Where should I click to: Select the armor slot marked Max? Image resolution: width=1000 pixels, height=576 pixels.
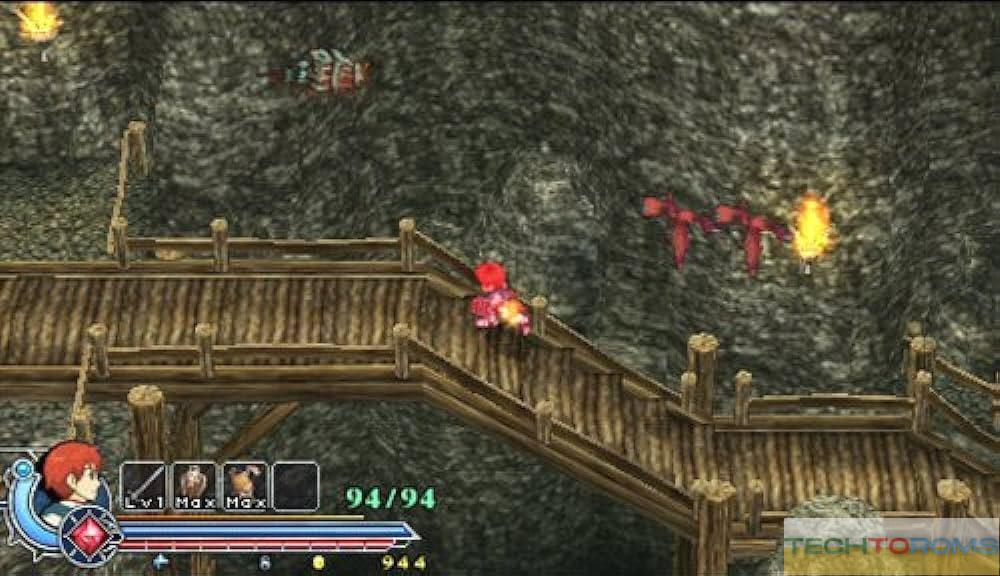(194, 486)
